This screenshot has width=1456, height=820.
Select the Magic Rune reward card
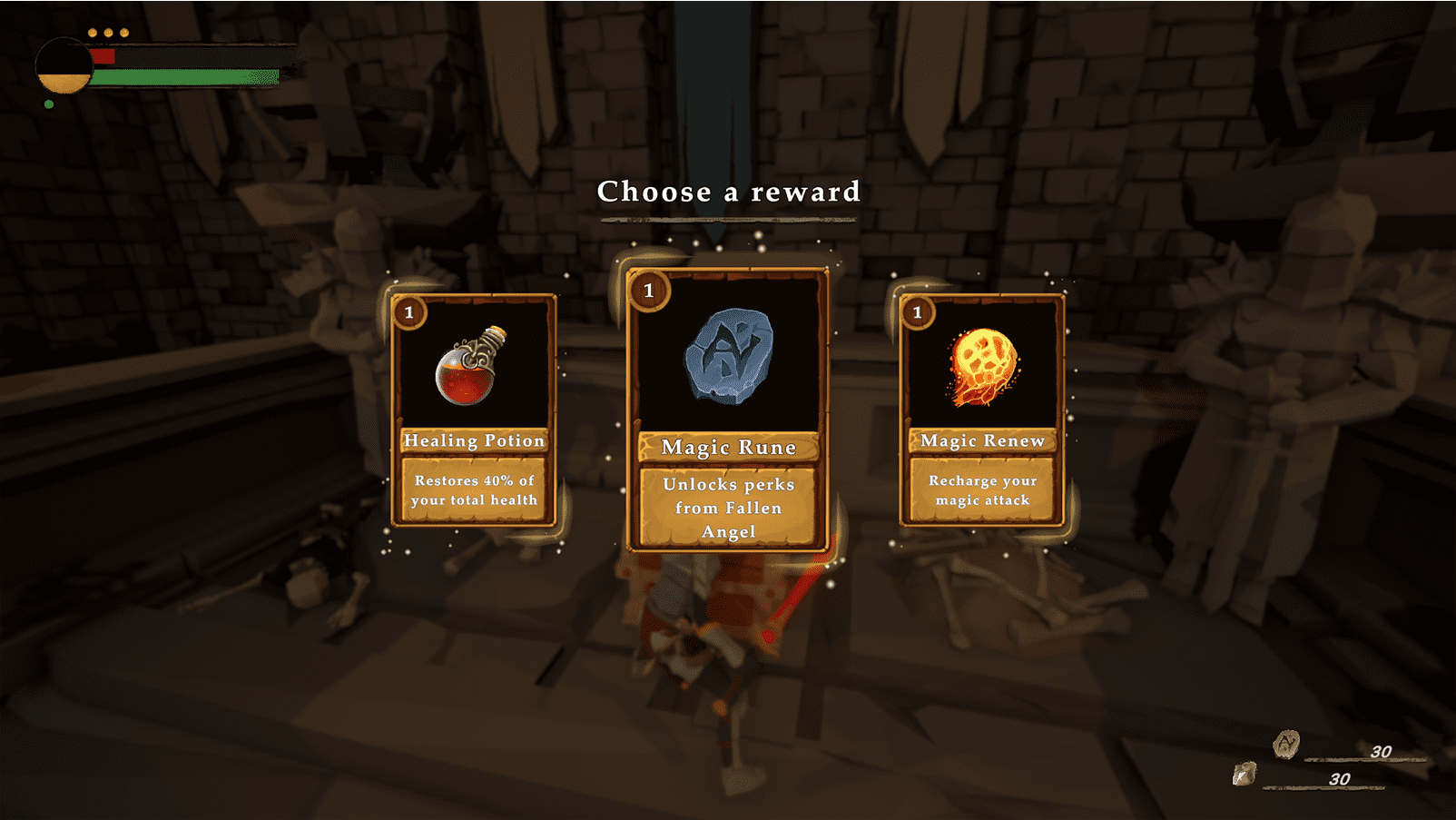click(x=728, y=410)
